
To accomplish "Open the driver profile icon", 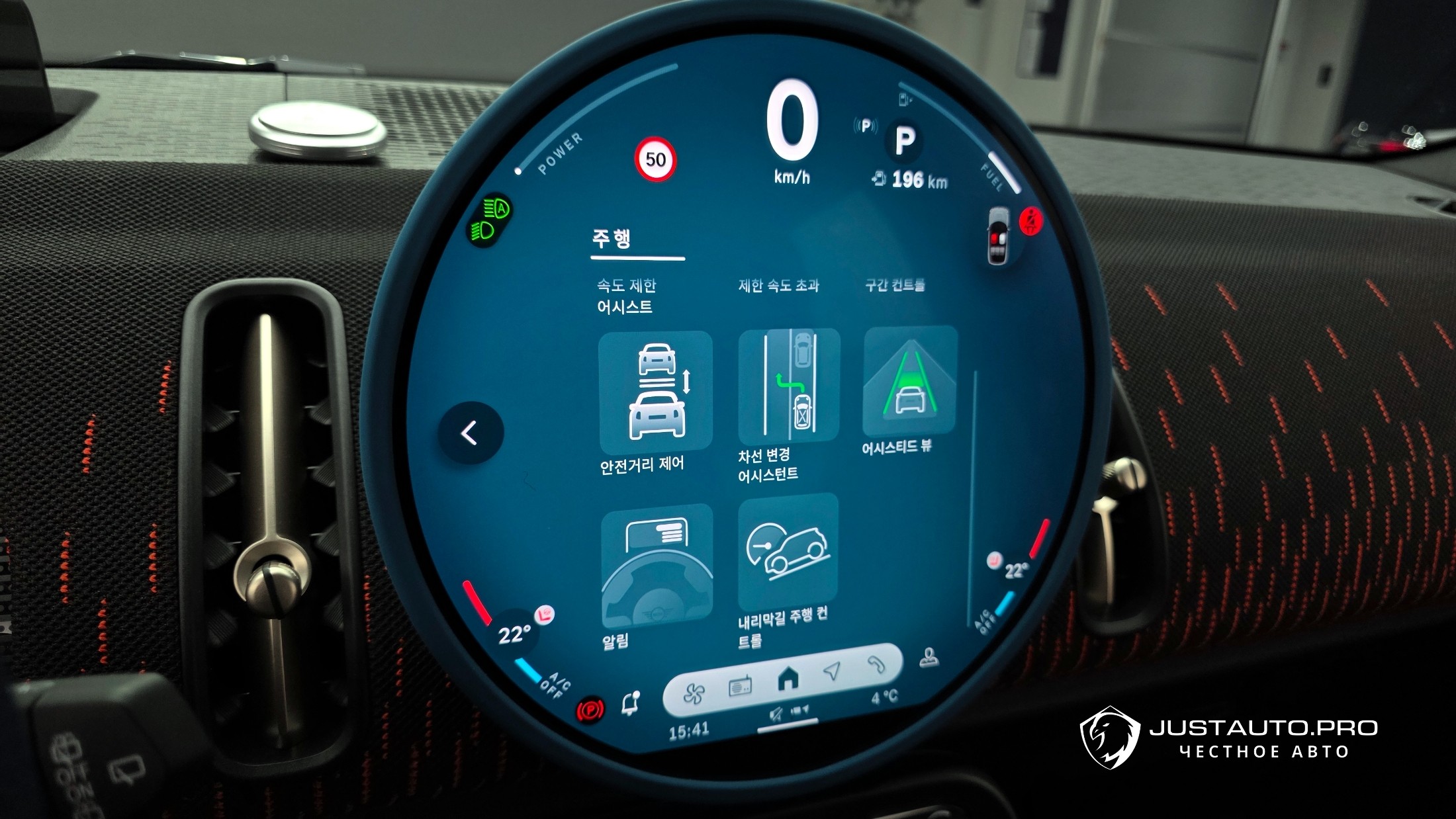I will [929, 657].
